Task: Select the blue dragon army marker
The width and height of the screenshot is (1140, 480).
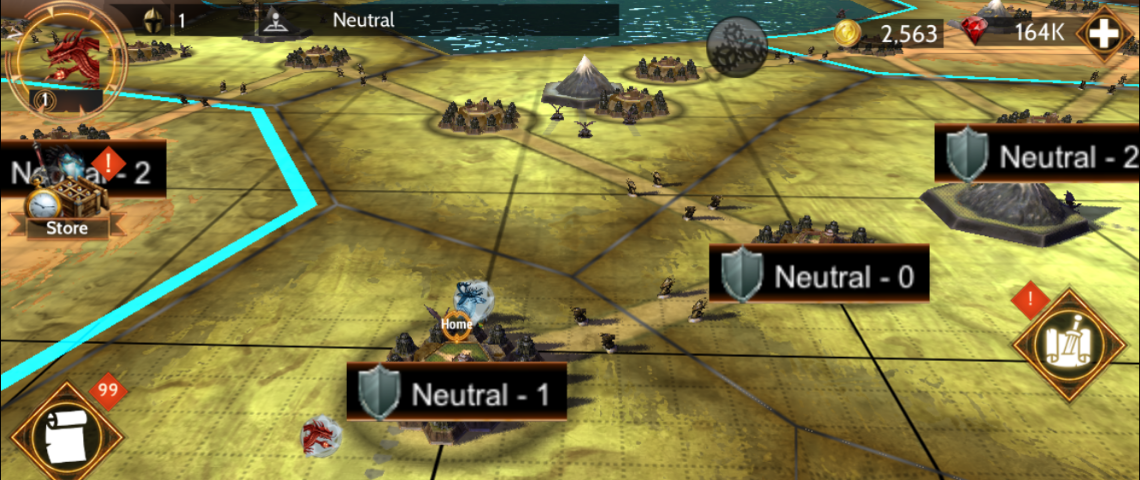Action: 473,297
